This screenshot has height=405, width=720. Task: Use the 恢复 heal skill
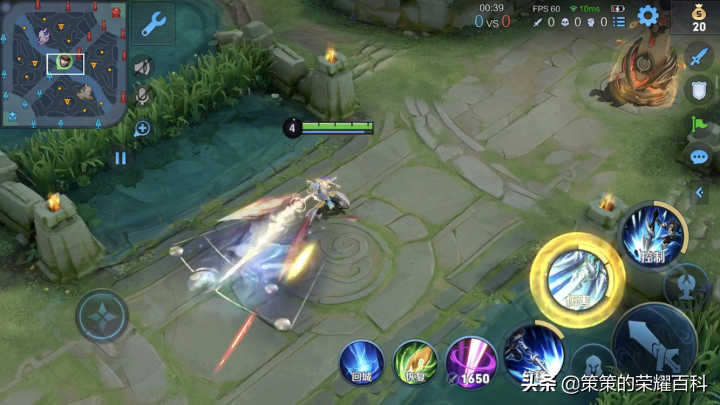pos(415,362)
